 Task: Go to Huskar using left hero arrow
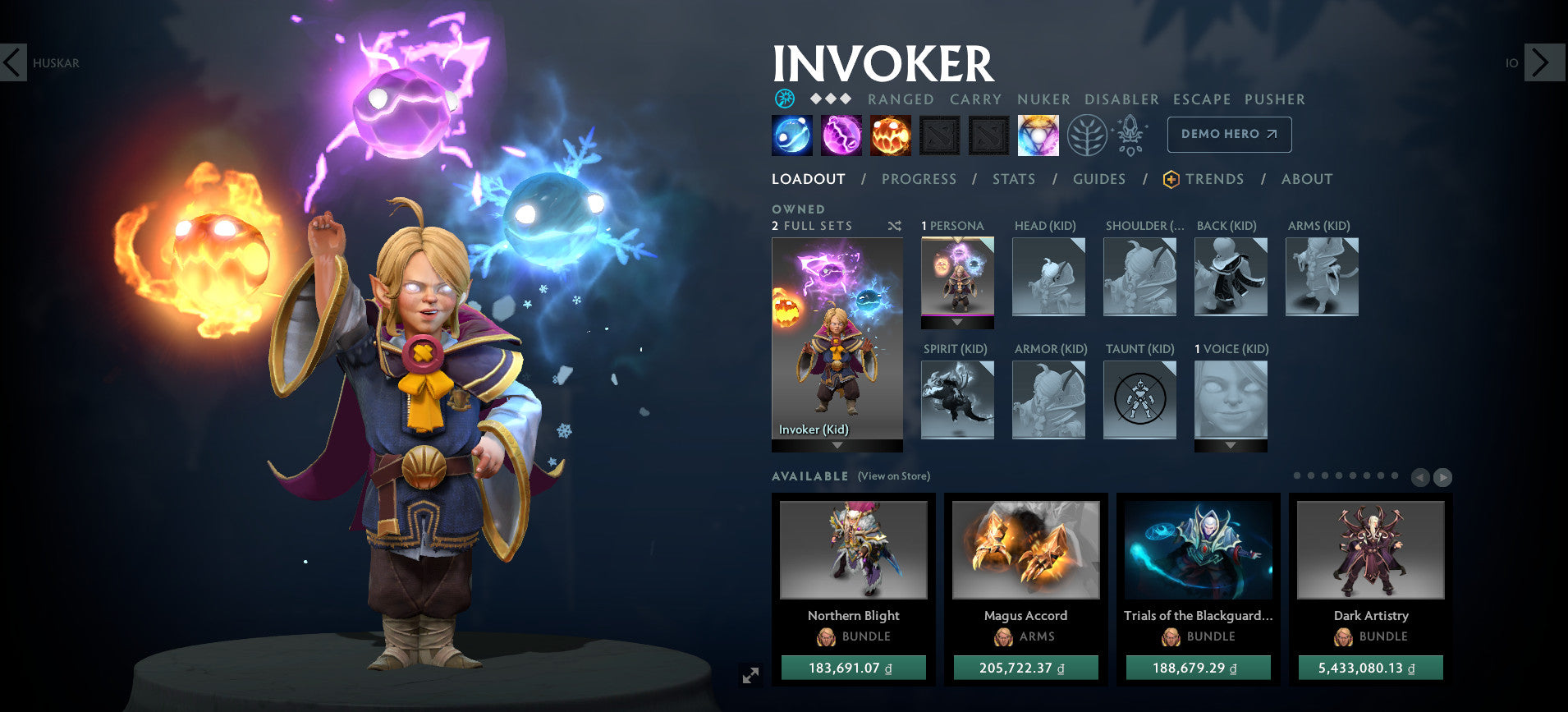(12, 62)
